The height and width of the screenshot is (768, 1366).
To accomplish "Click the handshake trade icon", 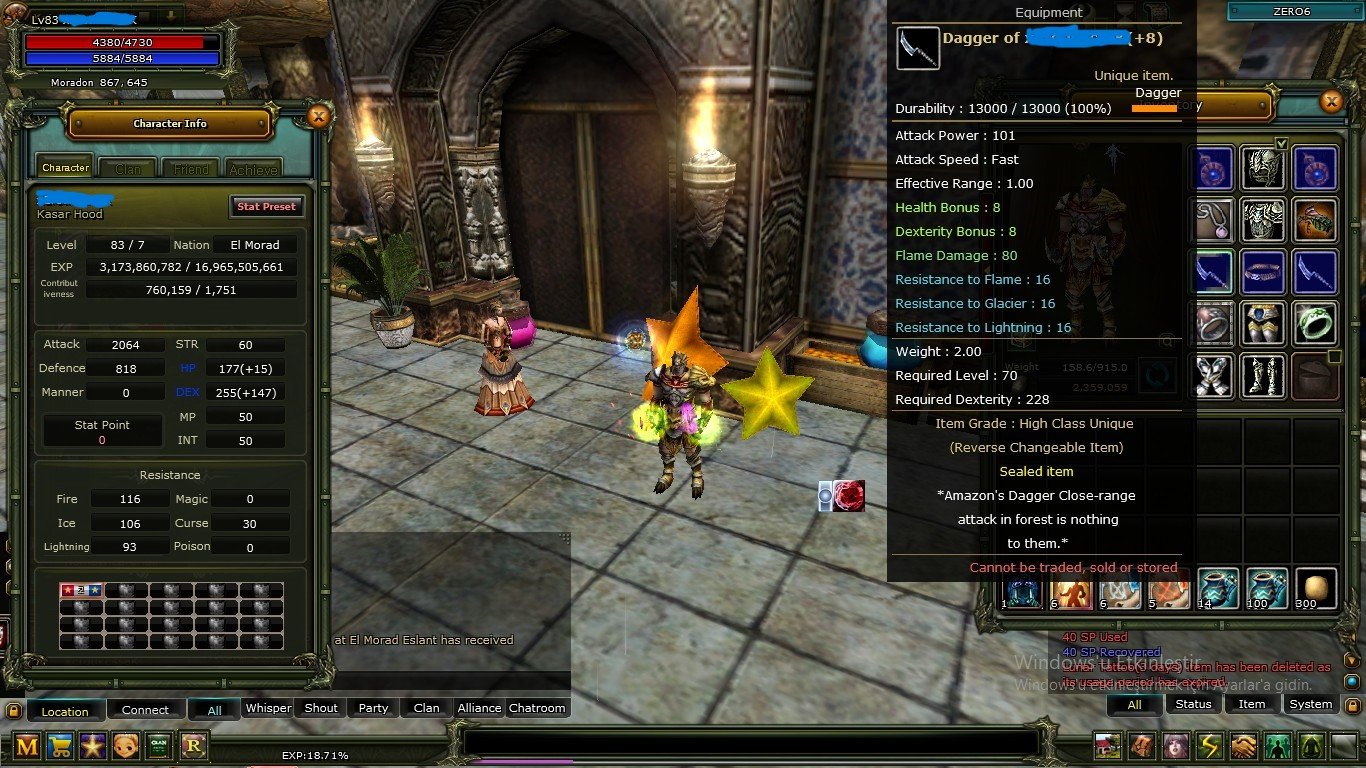I will [x=1243, y=746].
